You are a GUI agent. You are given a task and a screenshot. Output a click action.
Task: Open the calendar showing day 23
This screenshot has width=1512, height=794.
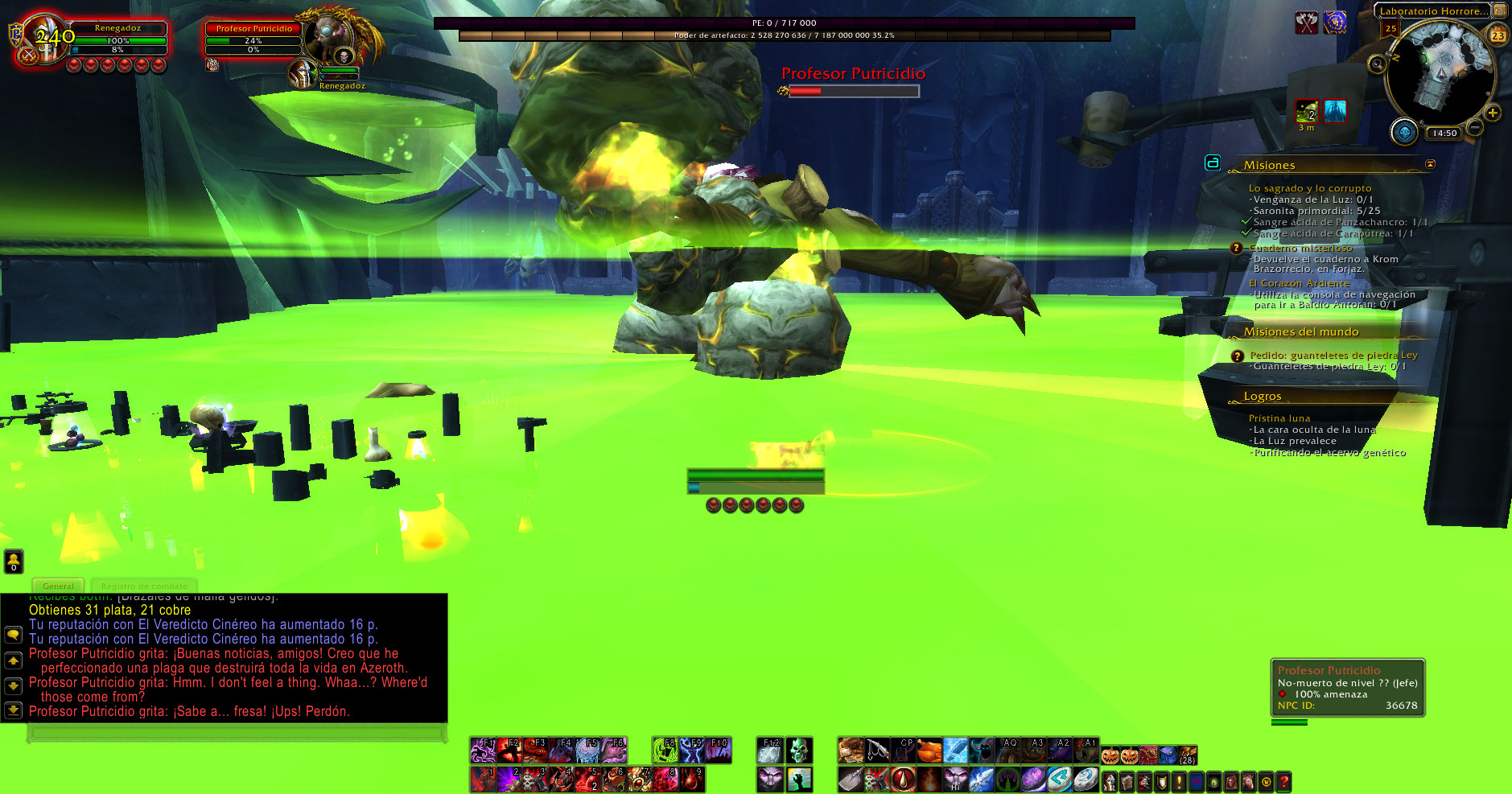tap(1498, 35)
